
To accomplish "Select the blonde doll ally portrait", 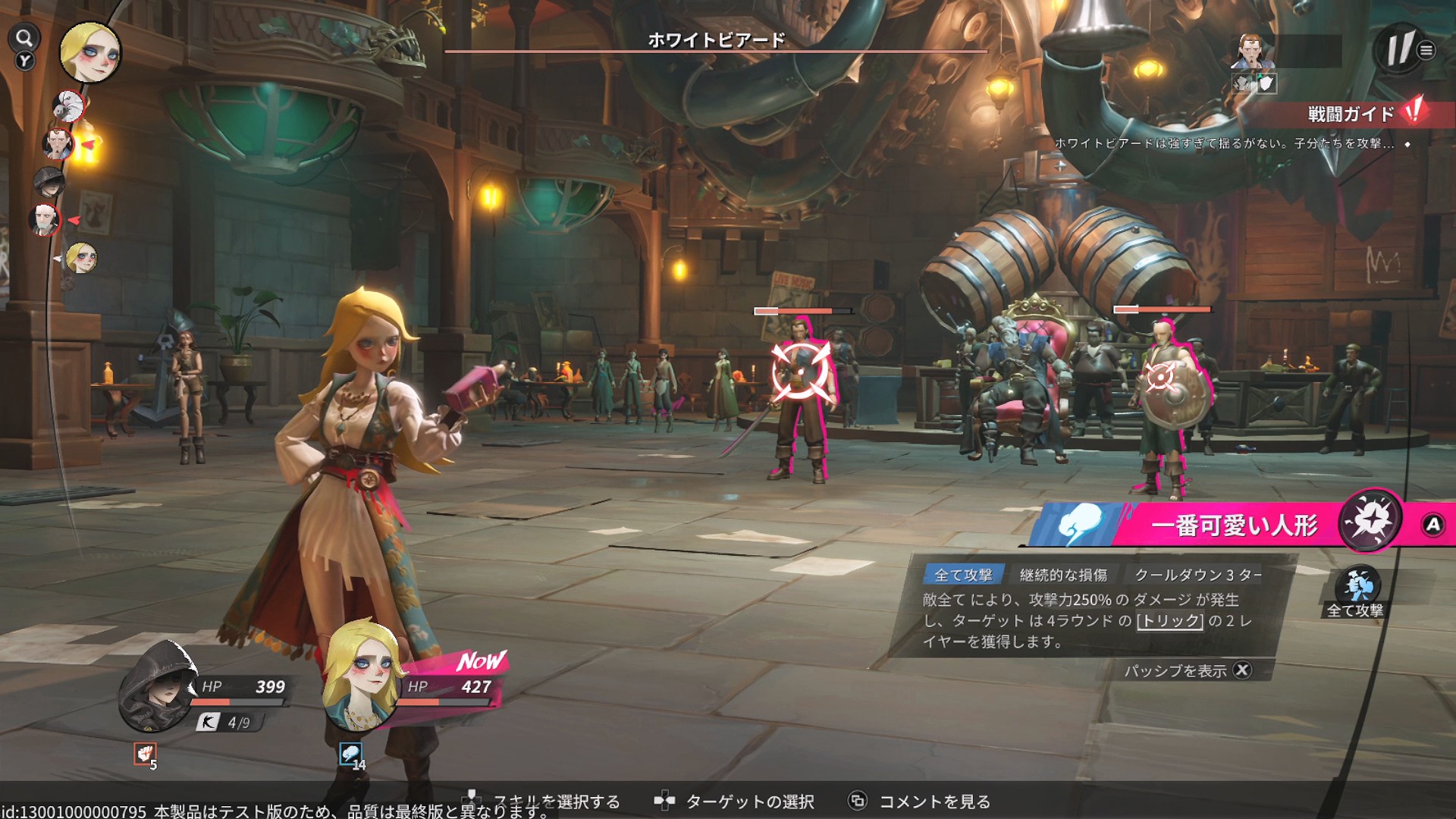I will [x=362, y=675].
